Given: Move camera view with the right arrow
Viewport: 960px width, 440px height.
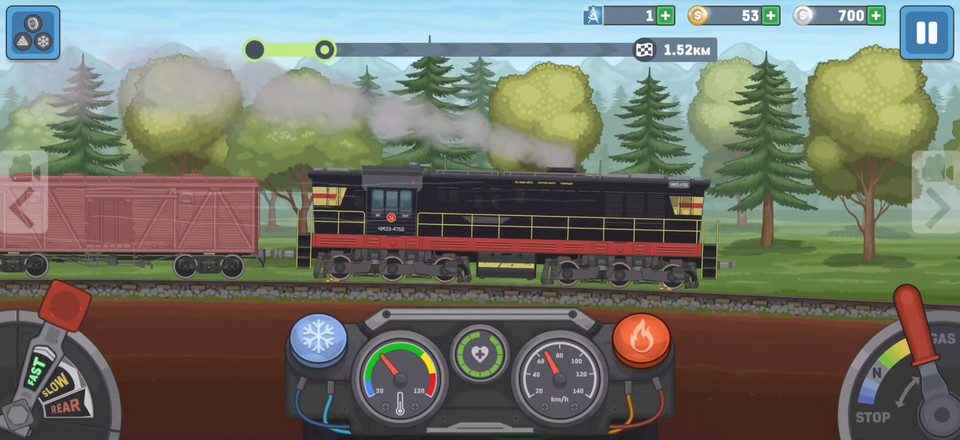Looking at the screenshot, I should click(x=937, y=207).
